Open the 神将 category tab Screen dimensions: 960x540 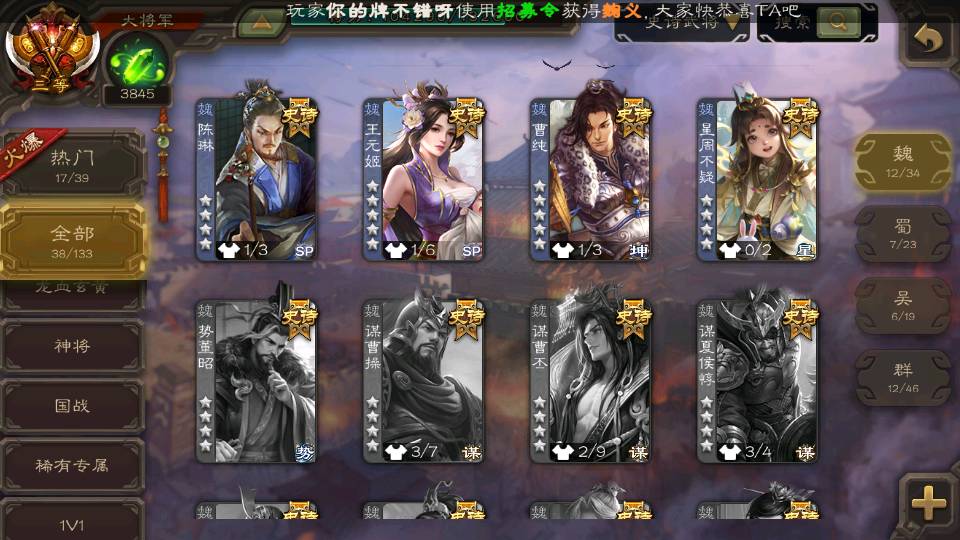click(x=73, y=346)
